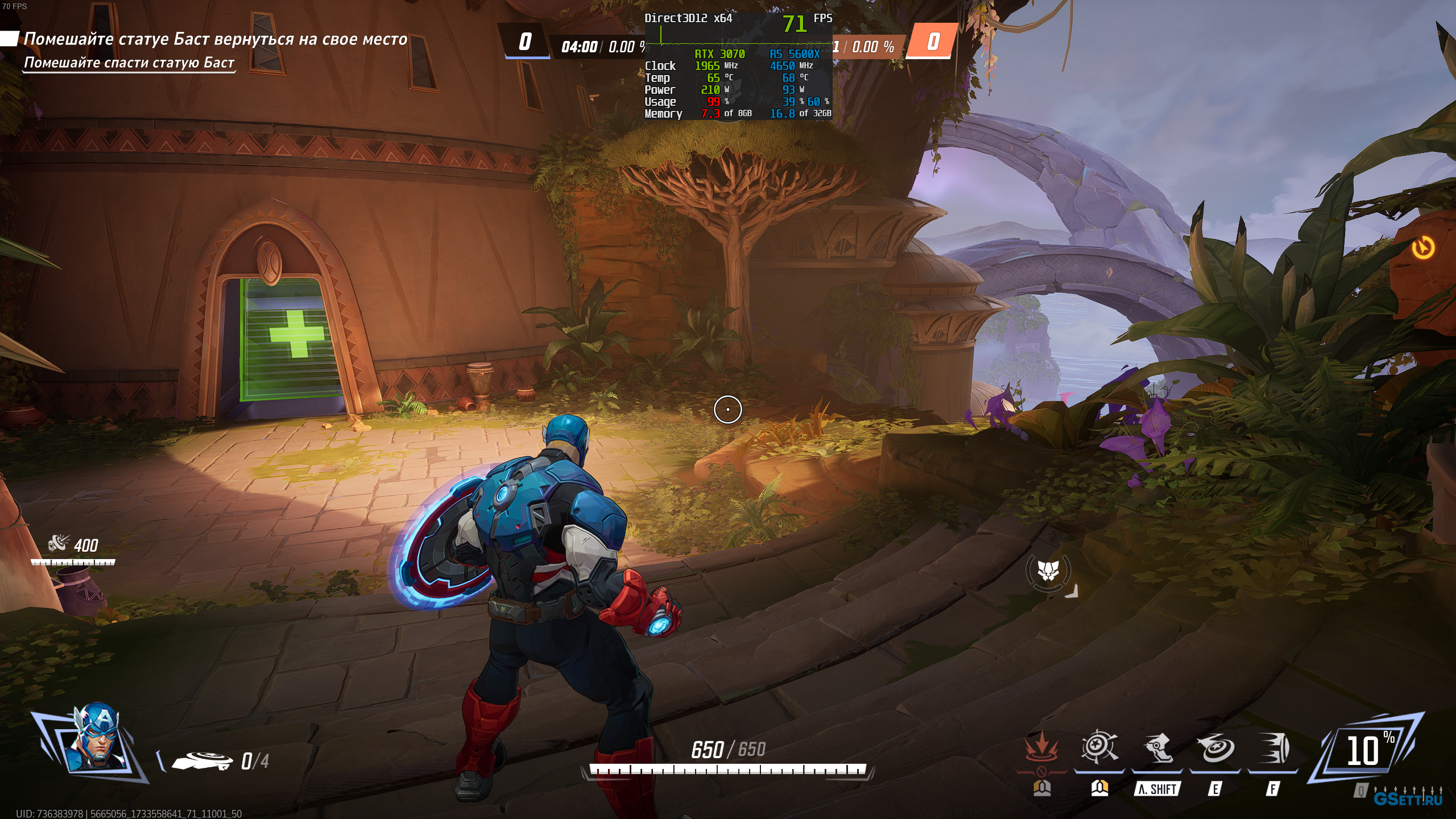The height and width of the screenshot is (819, 1456).
Task: Click the blue team score box
Action: pos(526,42)
